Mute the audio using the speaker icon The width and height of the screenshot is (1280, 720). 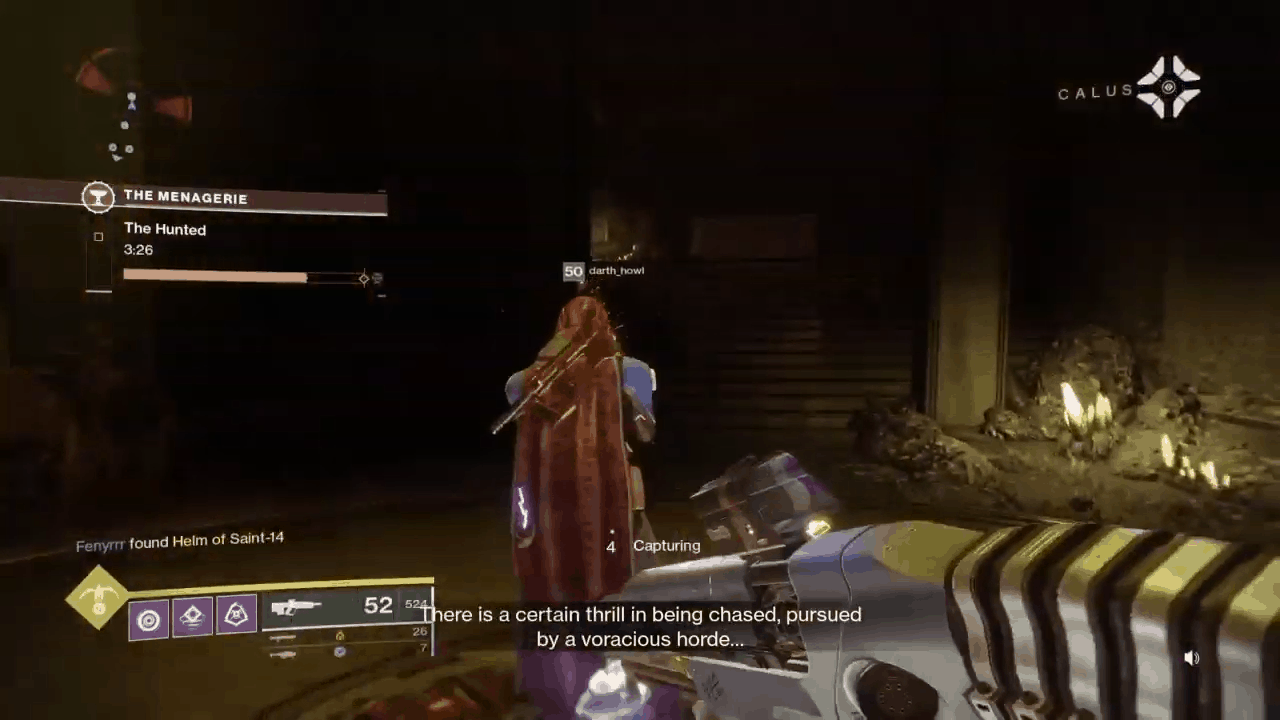click(x=1192, y=657)
